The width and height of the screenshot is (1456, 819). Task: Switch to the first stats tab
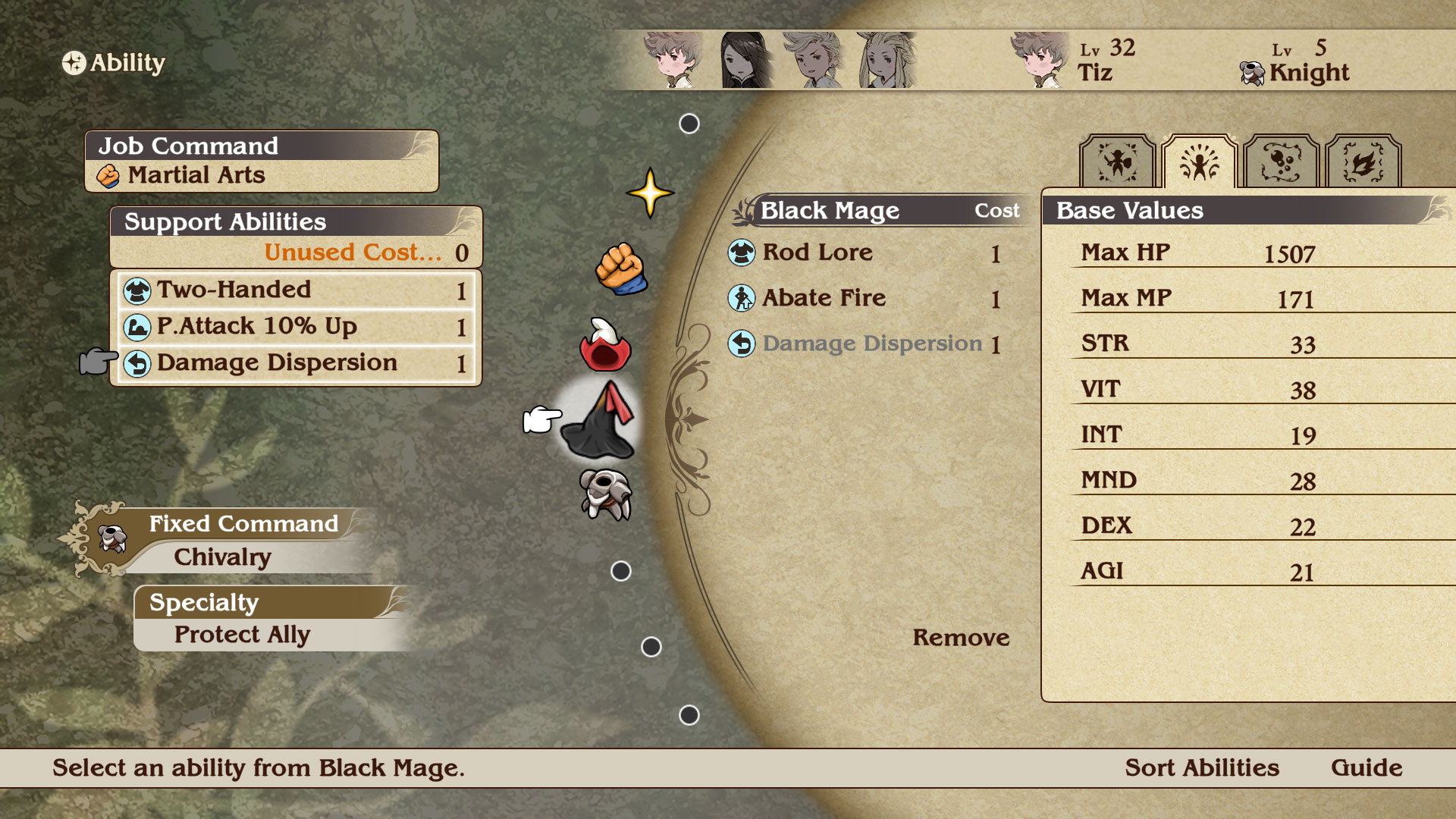click(1117, 162)
